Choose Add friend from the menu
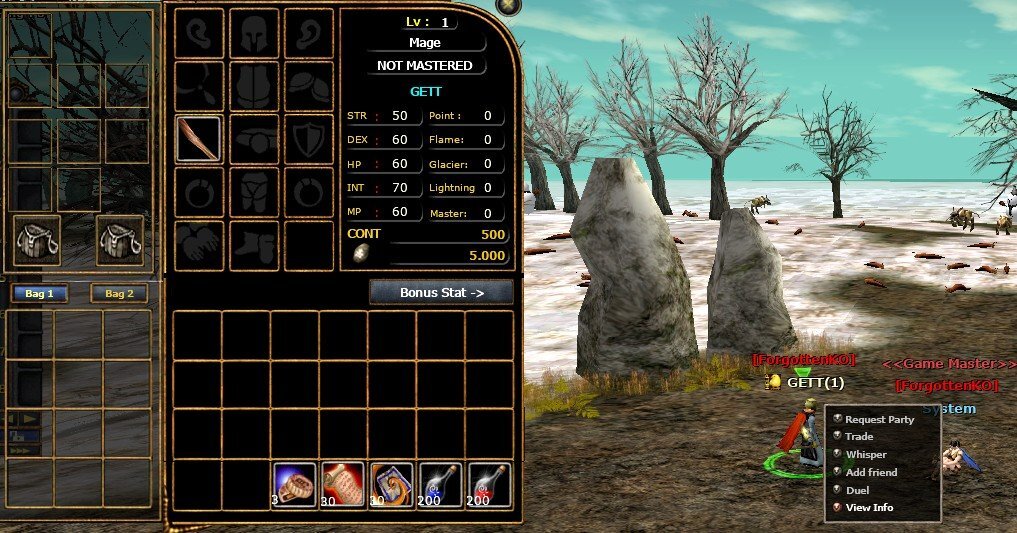The width and height of the screenshot is (1017, 533). 870,472
